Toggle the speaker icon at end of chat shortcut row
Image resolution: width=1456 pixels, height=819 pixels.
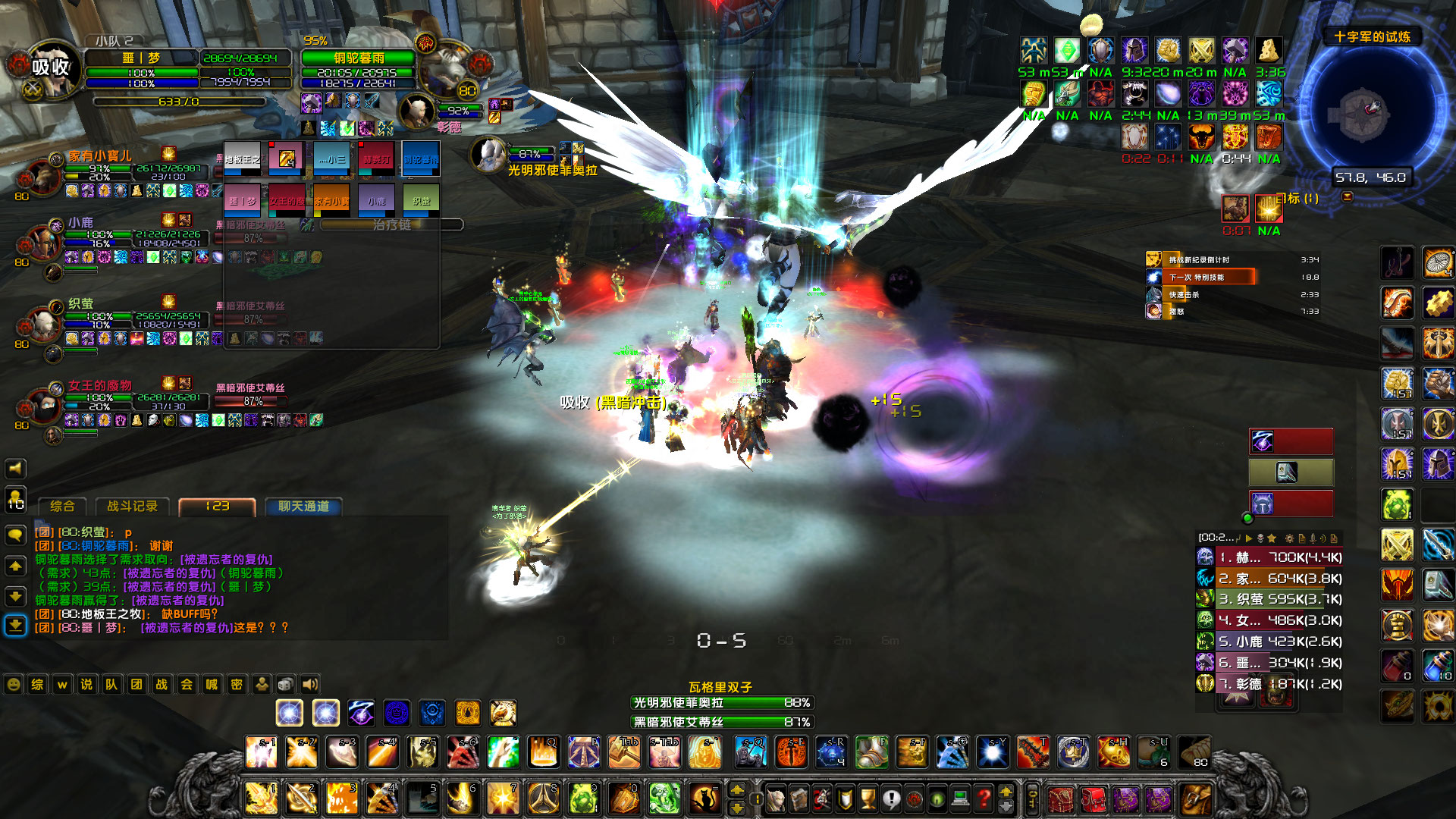click(x=310, y=684)
